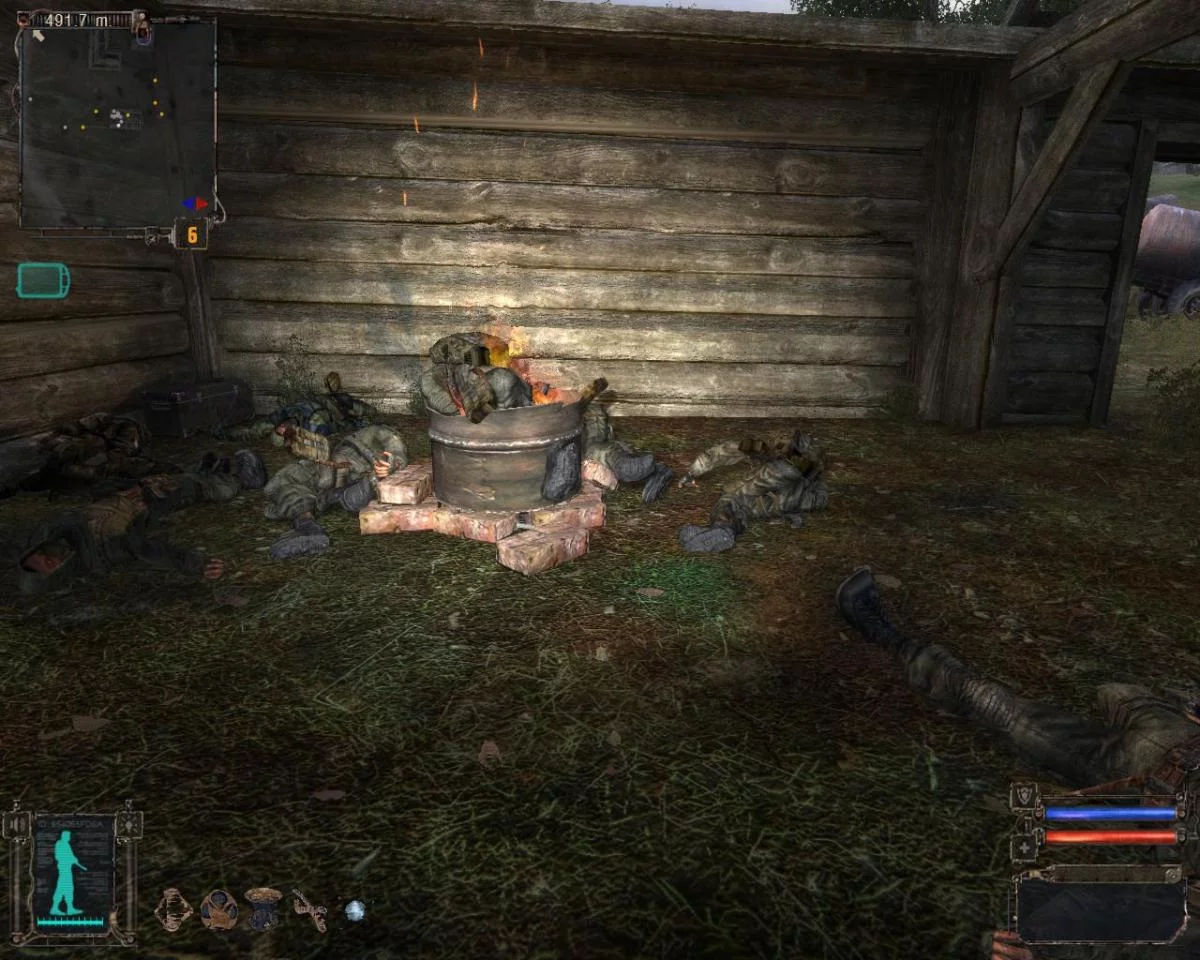This screenshot has height=960, width=1200.
Task: Click the minimap panel
Action: click(118, 122)
